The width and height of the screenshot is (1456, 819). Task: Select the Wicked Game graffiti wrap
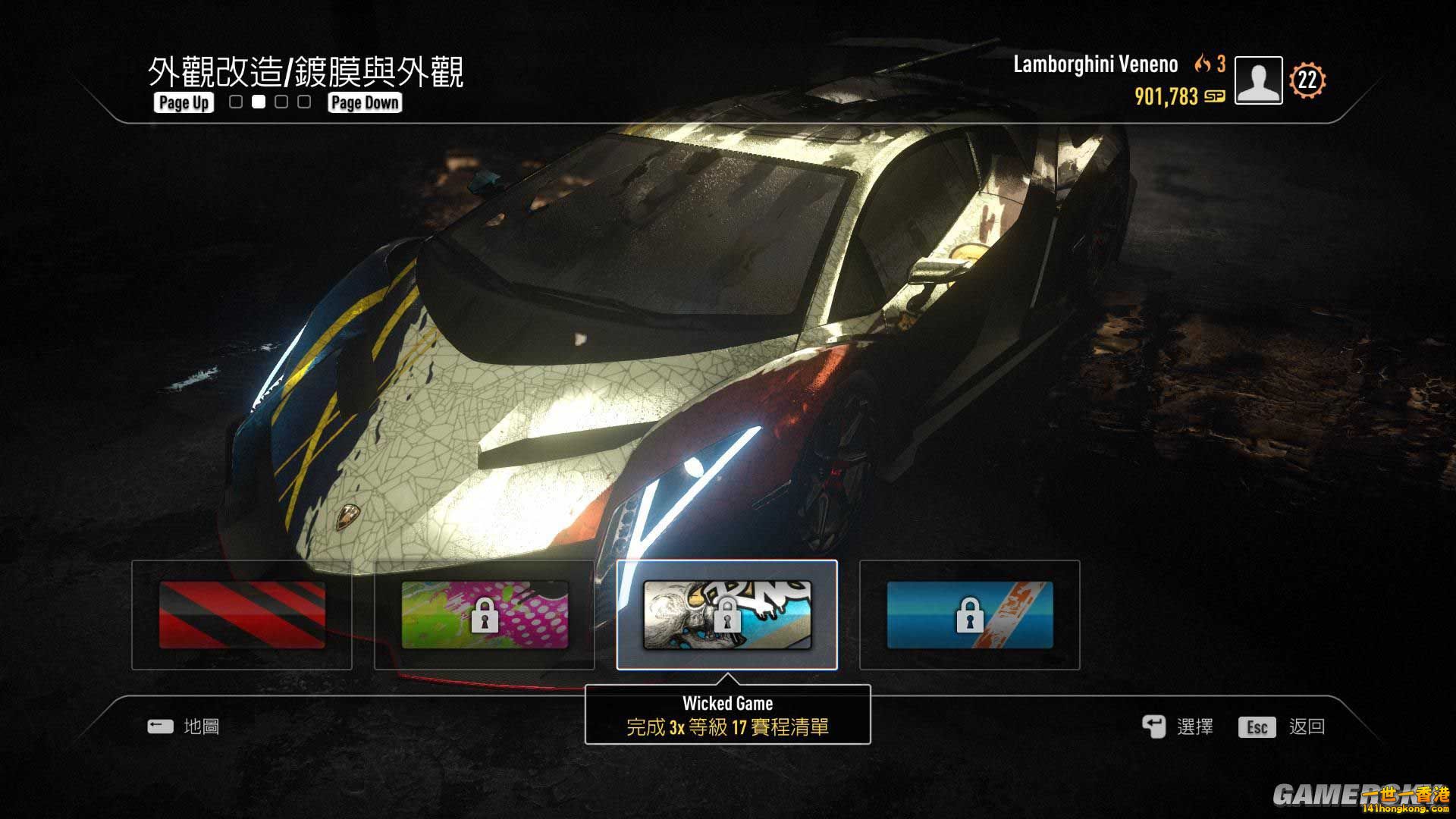click(728, 614)
